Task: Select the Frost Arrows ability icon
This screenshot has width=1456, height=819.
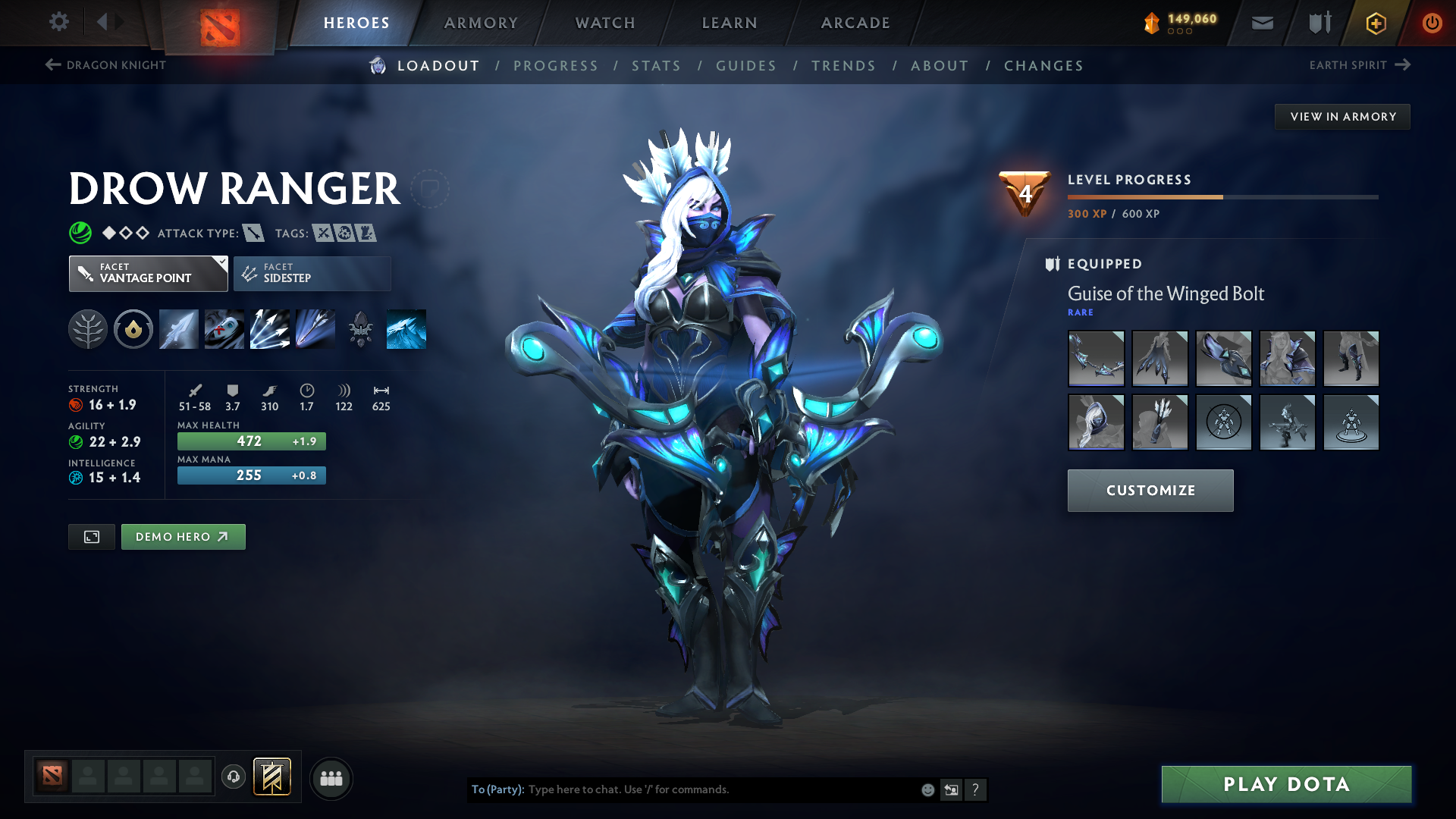Action: (178, 328)
